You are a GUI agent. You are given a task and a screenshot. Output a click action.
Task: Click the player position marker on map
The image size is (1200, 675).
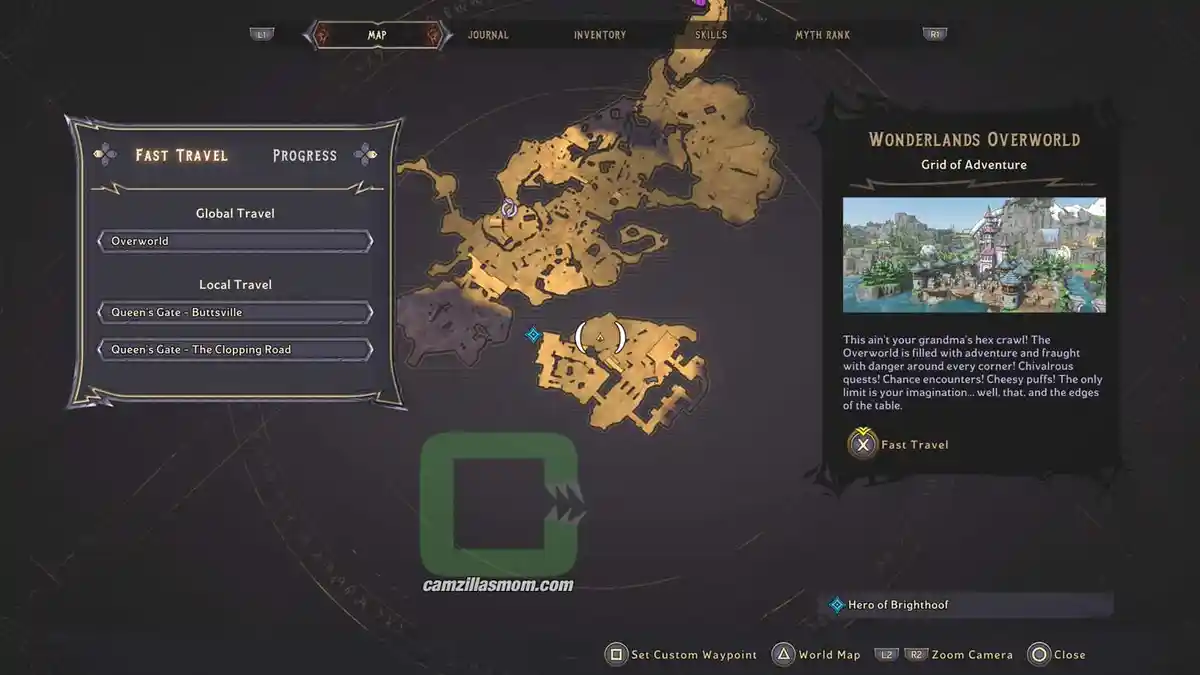point(600,338)
